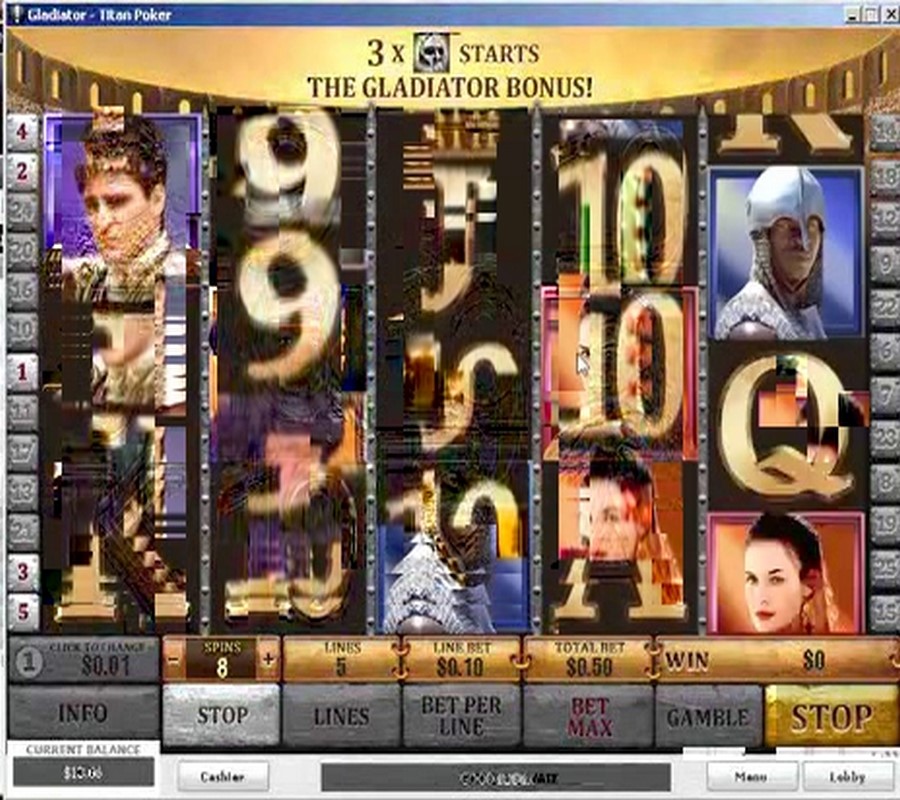This screenshot has height=800, width=900.
Task: Minimize the Titan Poker window
Action: click(x=850, y=14)
